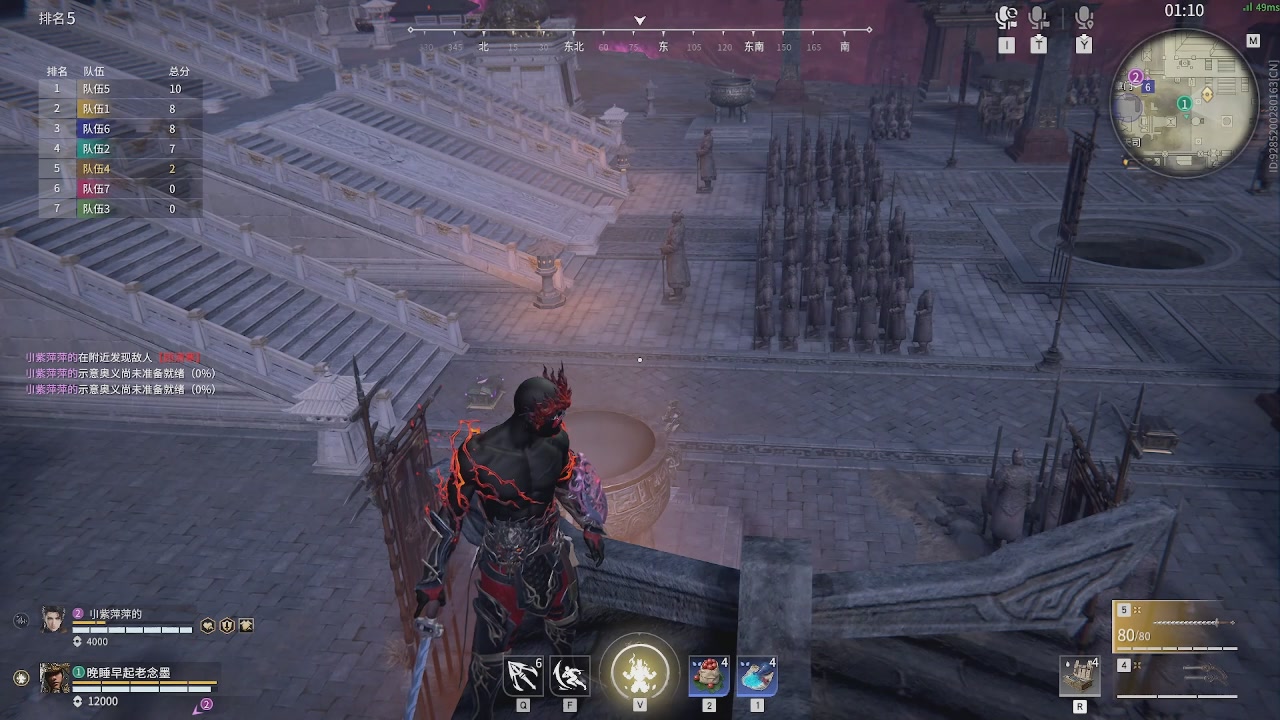Select the yellow diamond marker on minimap

[1207, 94]
